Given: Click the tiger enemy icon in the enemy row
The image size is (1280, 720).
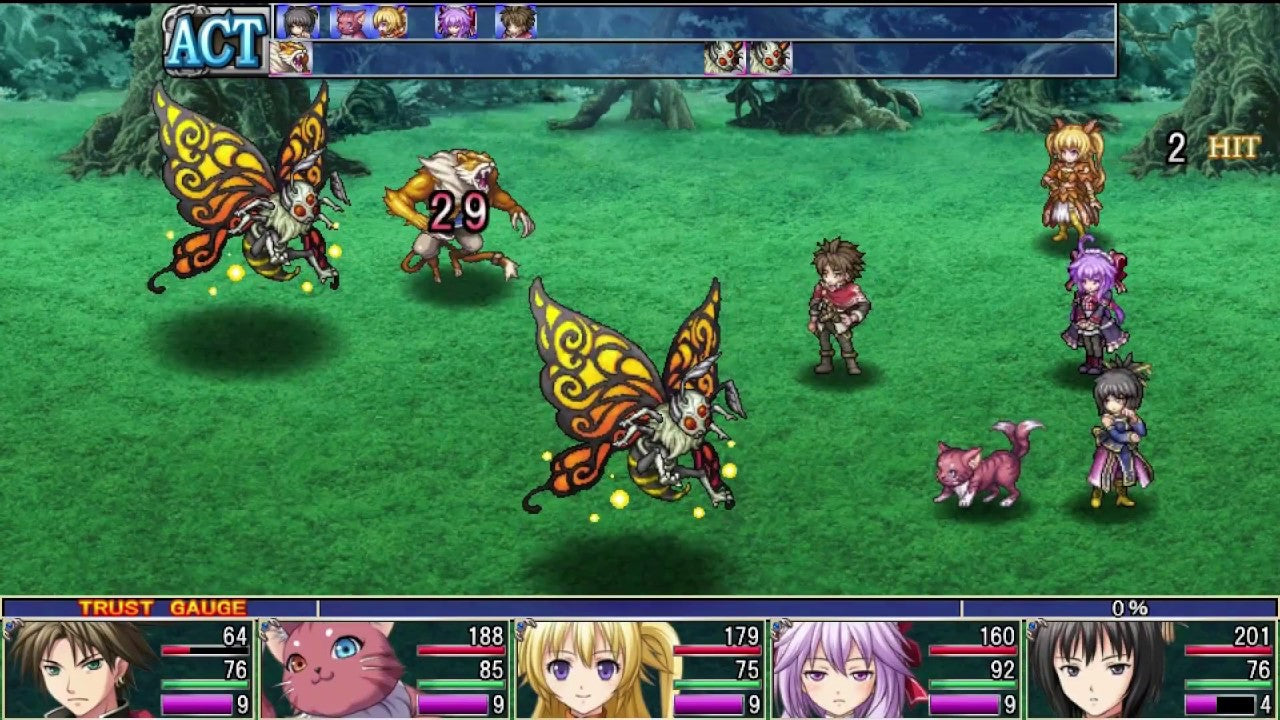Looking at the screenshot, I should (x=291, y=57).
